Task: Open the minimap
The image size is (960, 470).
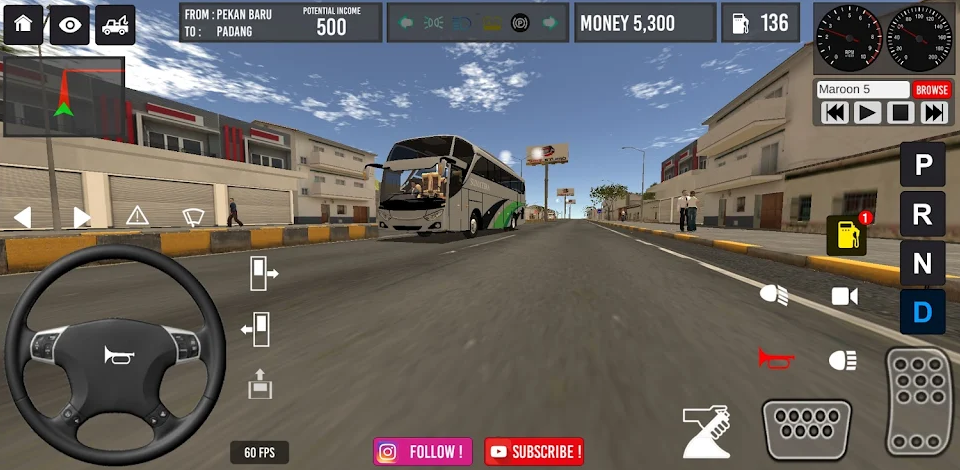Action: pyautogui.click(x=63, y=96)
